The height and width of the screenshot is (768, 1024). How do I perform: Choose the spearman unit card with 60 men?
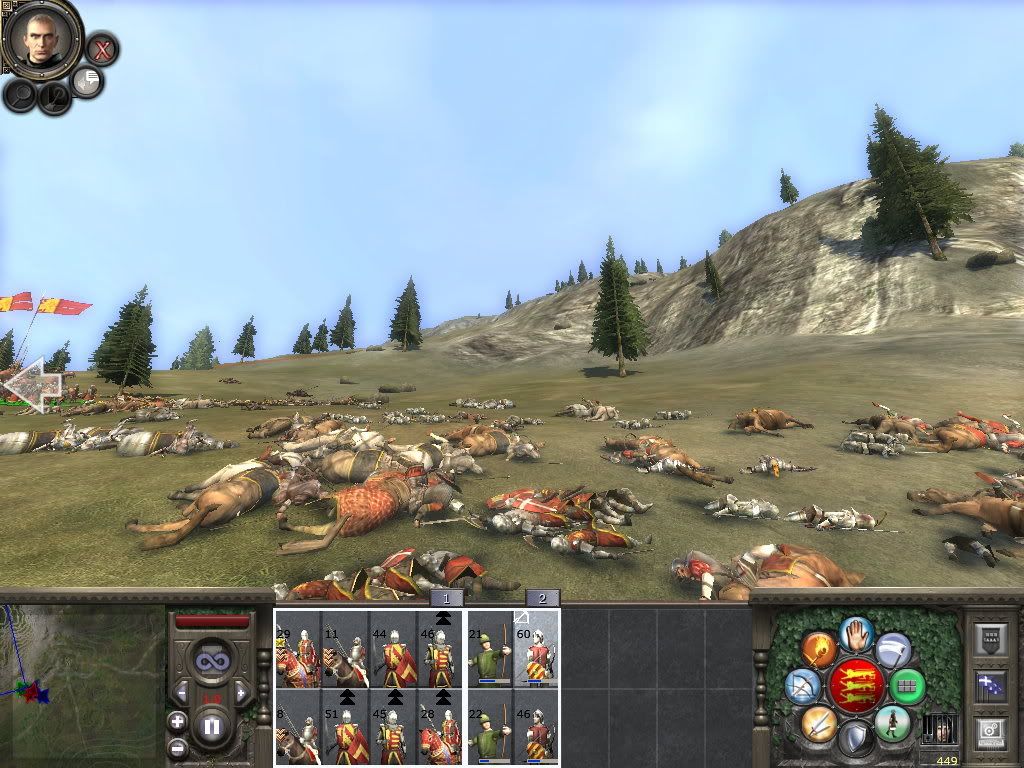pyautogui.click(x=538, y=650)
